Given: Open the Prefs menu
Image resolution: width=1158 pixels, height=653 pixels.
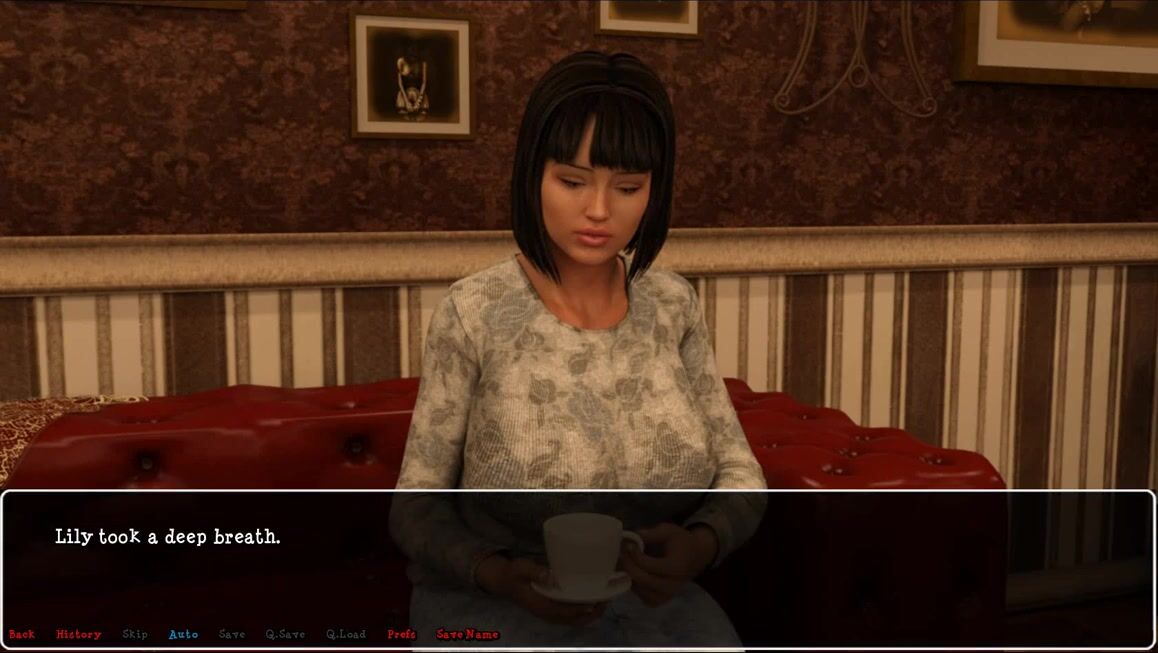Looking at the screenshot, I should (x=401, y=634).
